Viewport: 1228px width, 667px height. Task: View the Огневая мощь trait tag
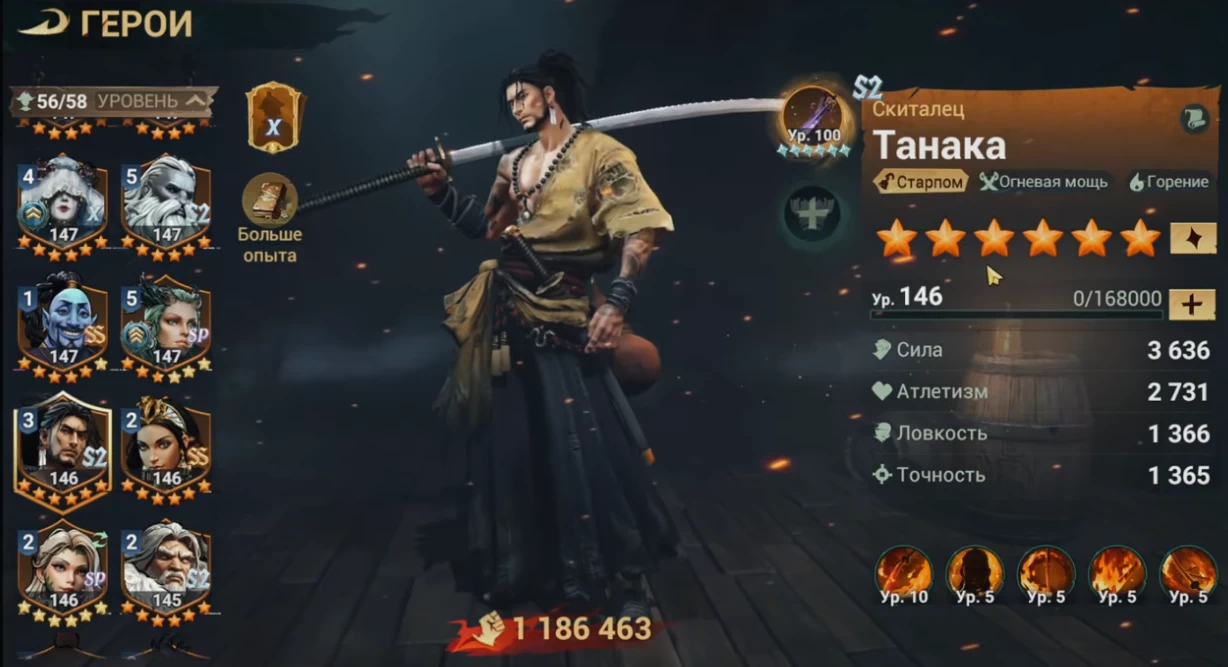tap(1043, 182)
